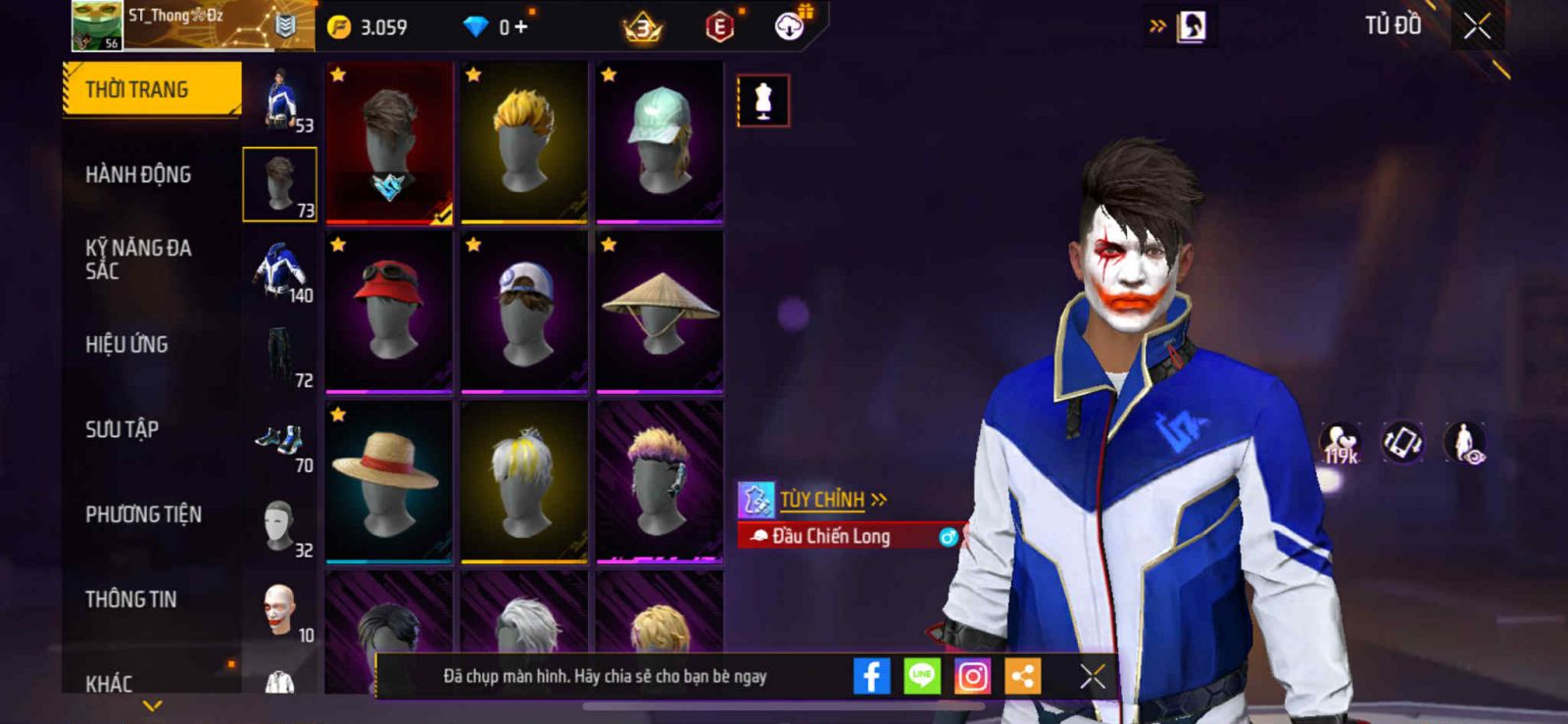Show the Phương Tiện category
The image size is (1568, 724).
143,514
